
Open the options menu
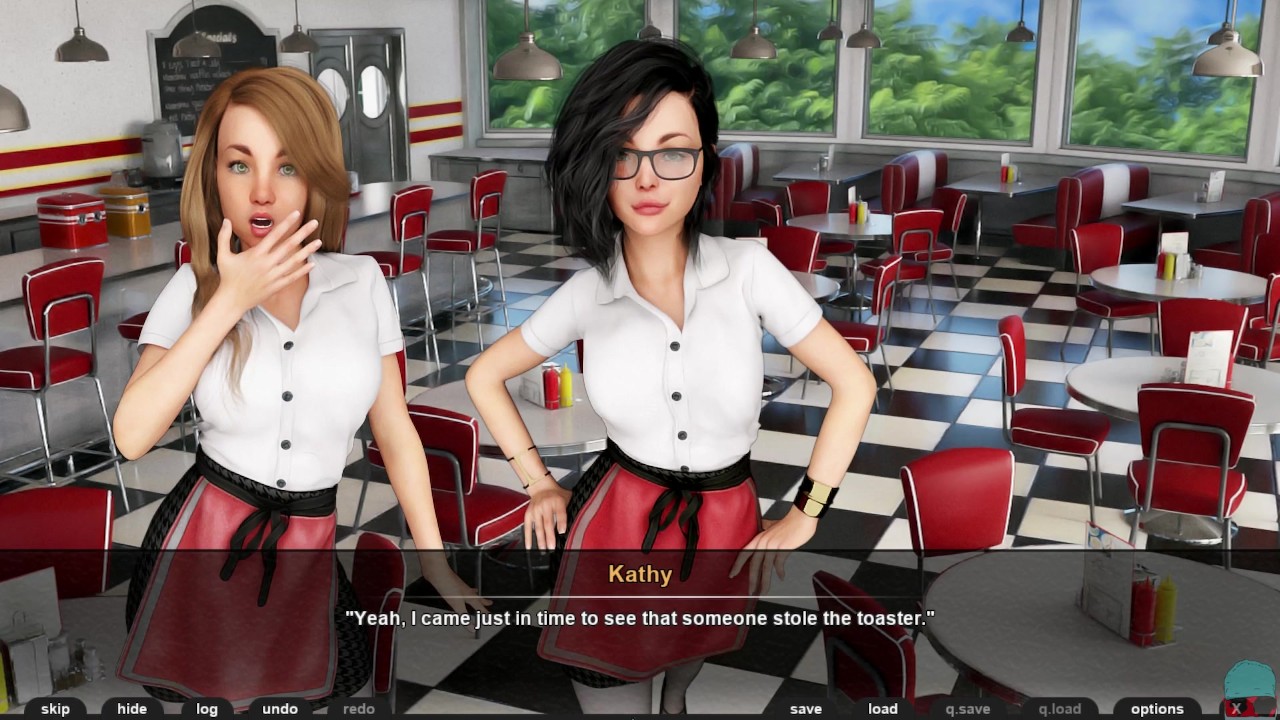[1157, 709]
